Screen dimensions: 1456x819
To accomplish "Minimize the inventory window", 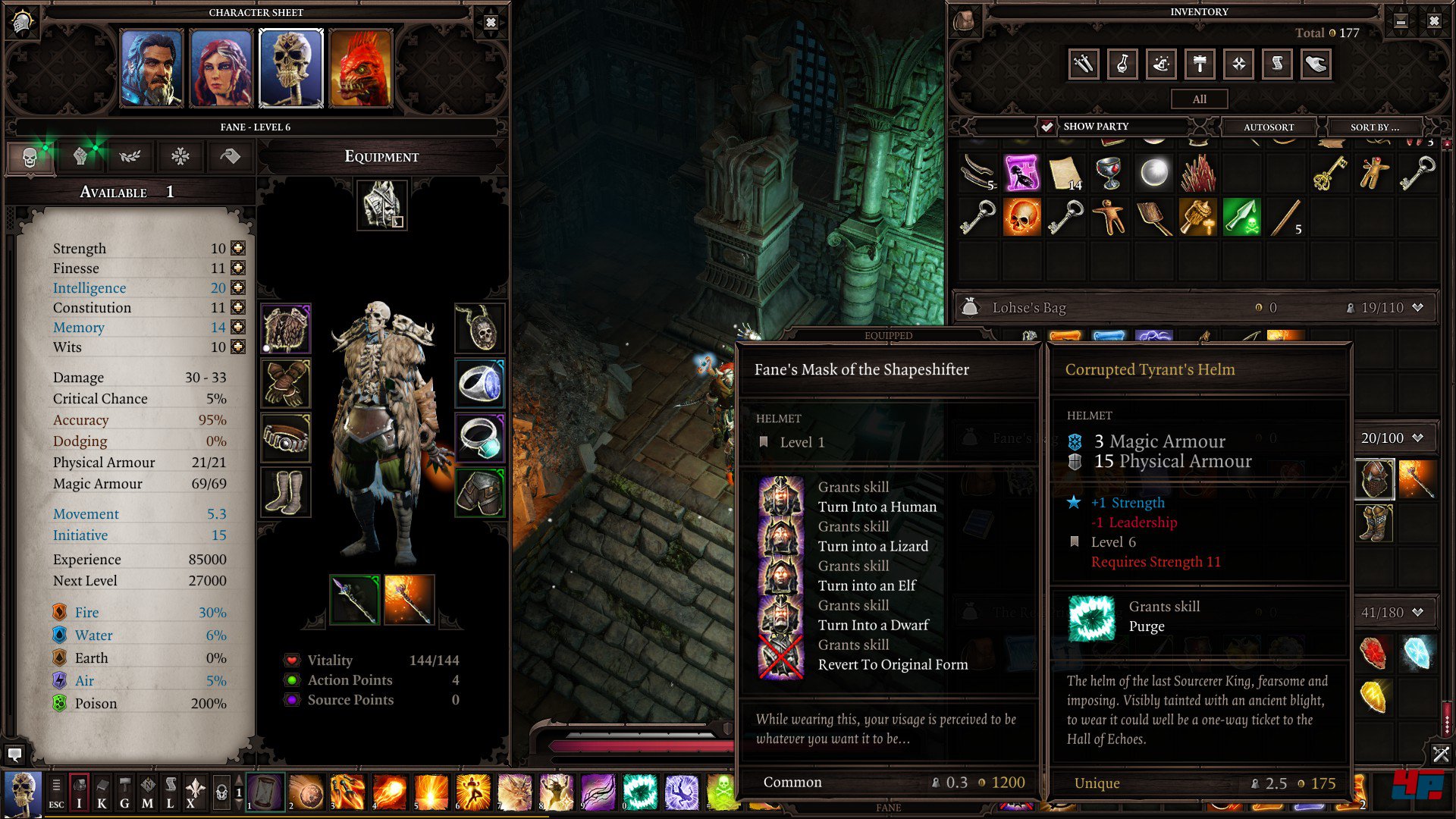I will pyautogui.click(x=1401, y=21).
